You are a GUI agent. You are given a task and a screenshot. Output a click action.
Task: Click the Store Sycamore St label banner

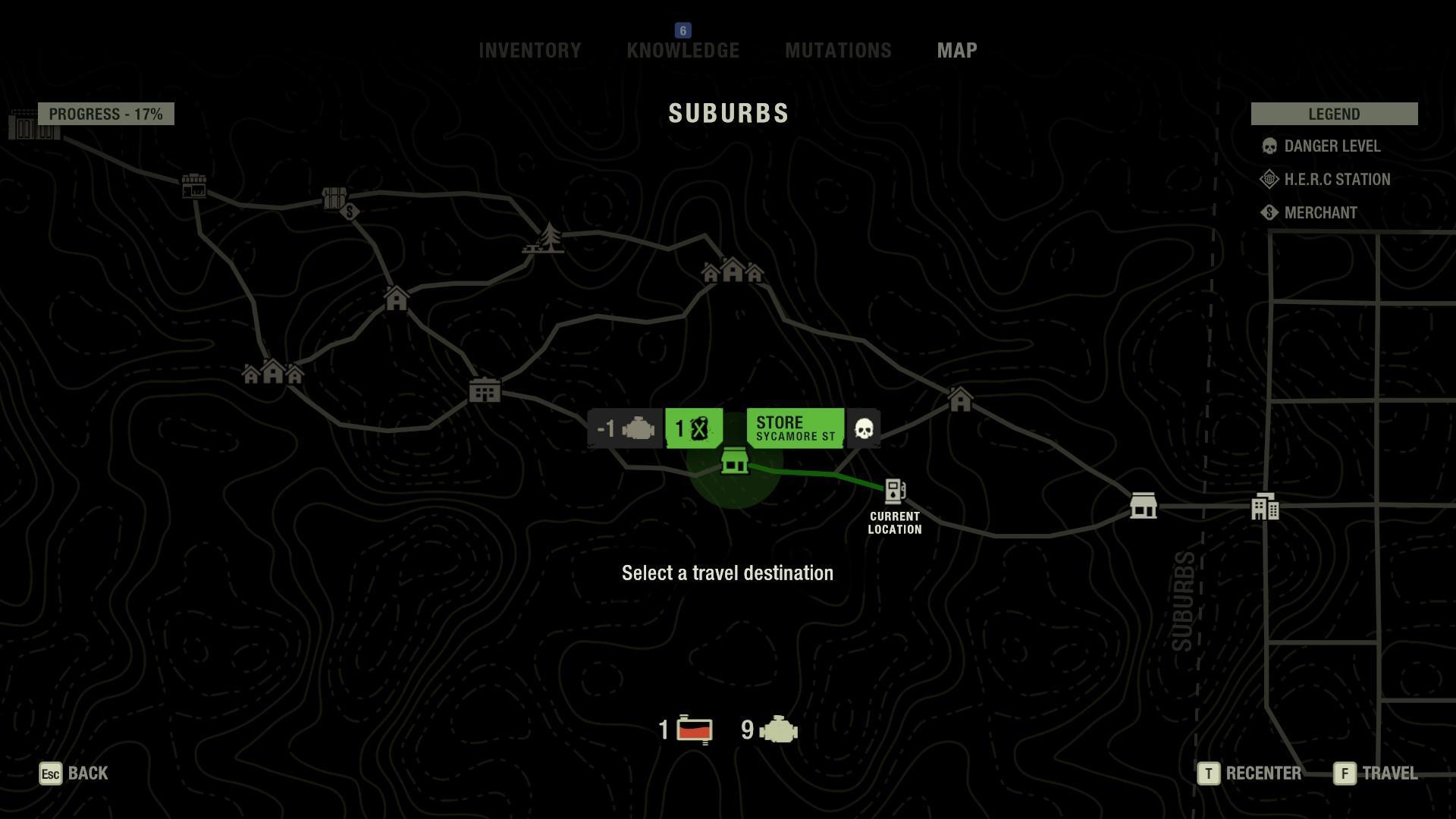[x=795, y=428]
